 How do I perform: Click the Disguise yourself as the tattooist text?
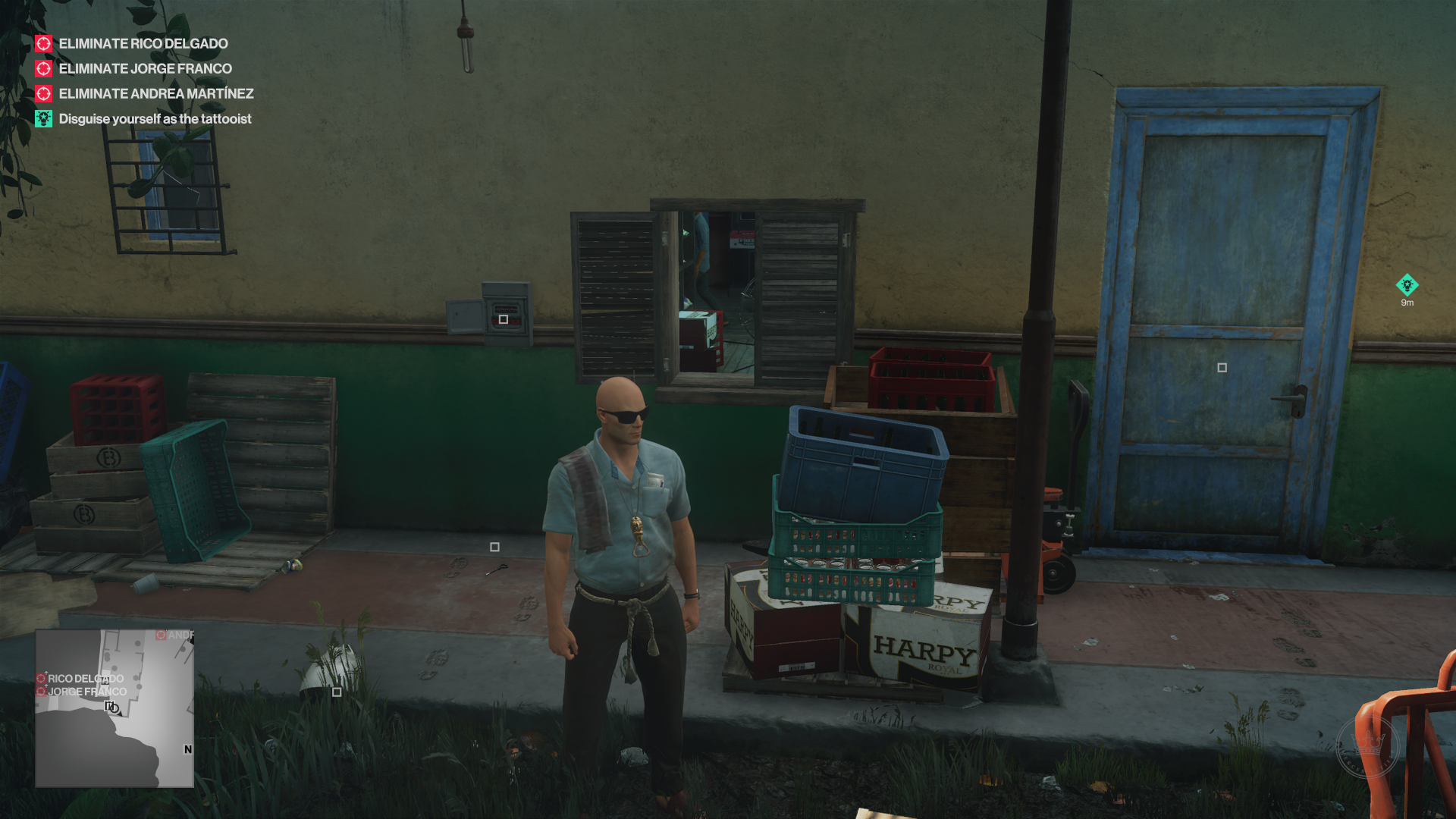pos(155,118)
